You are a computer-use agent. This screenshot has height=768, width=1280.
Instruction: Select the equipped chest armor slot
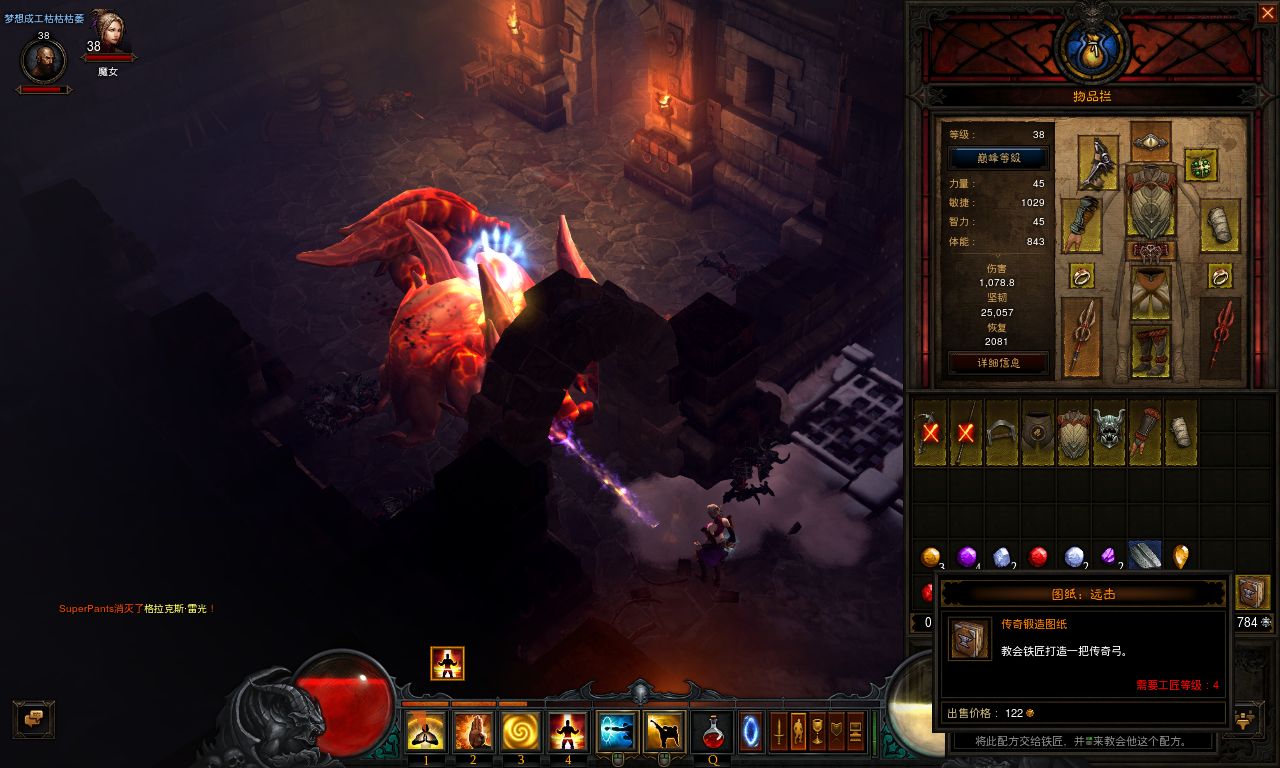[x=1150, y=201]
